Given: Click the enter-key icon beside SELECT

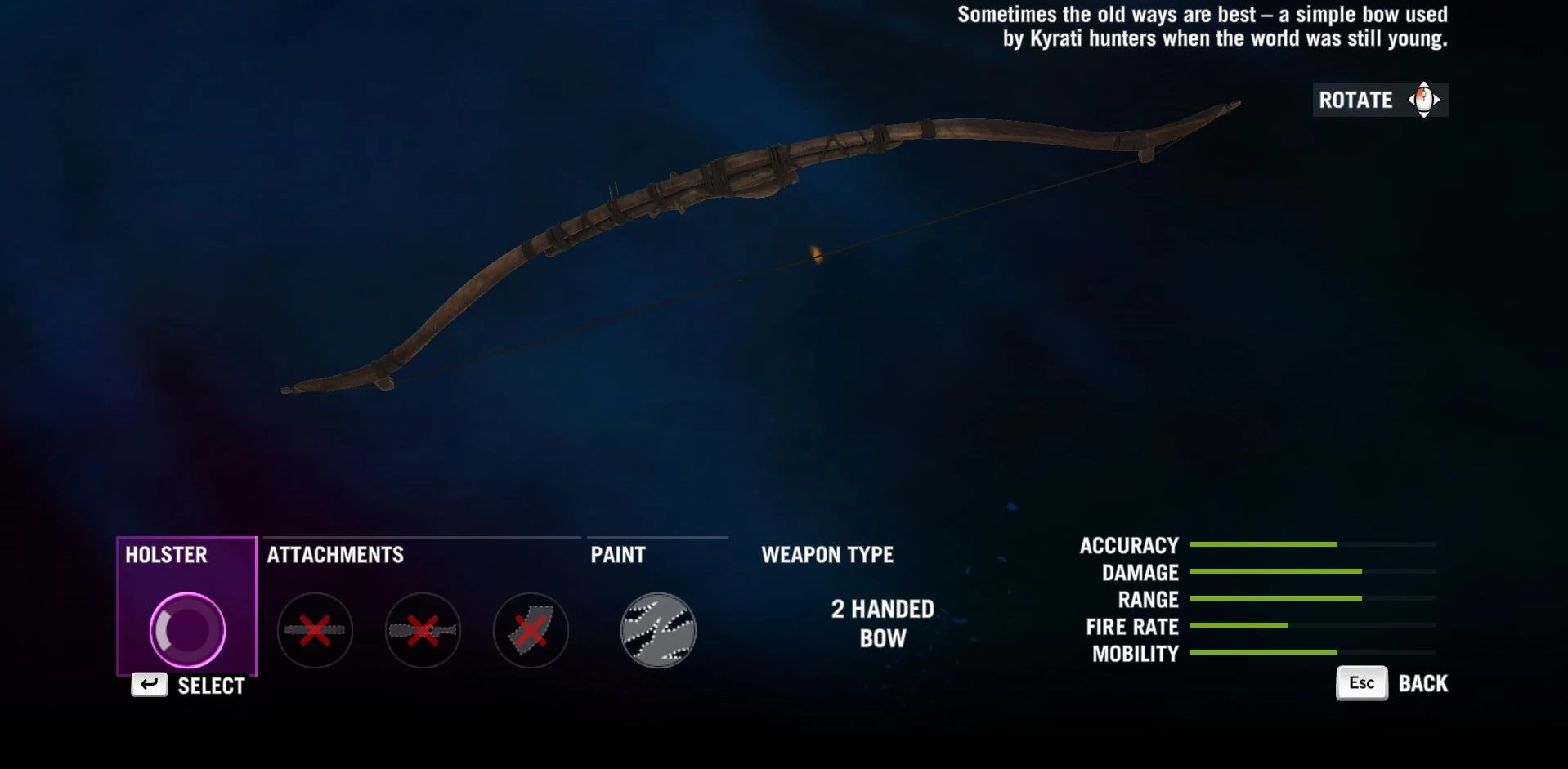Looking at the screenshot, I should [x=148, y=685].
